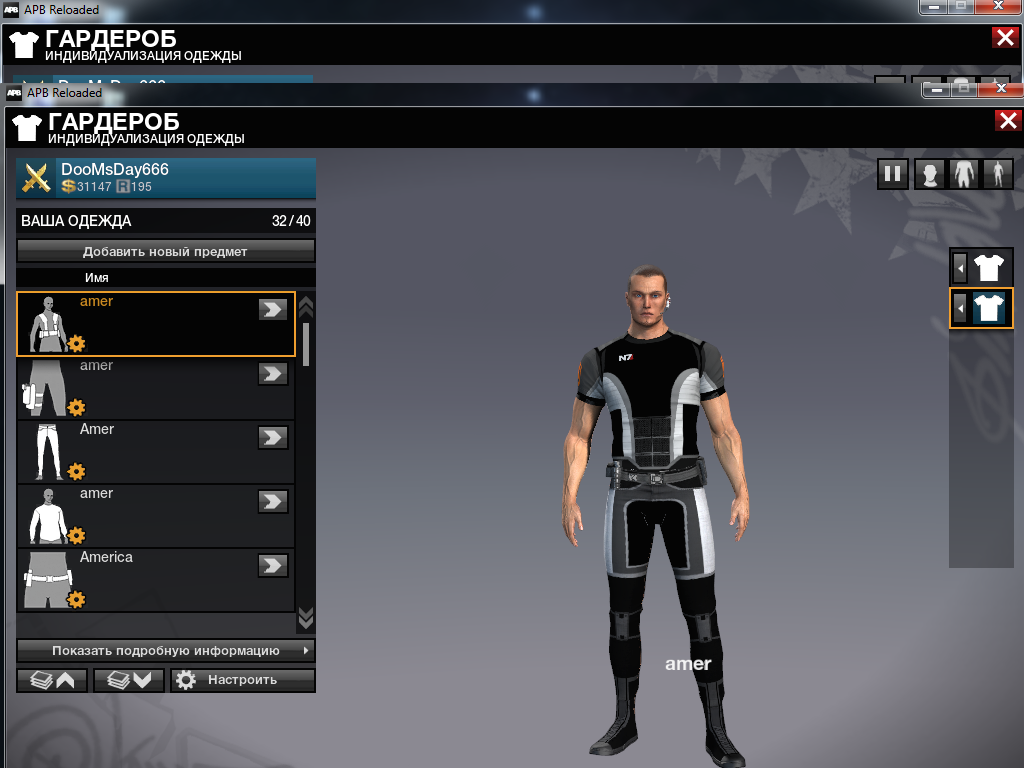Image resolution: width=1024 pixels, height=768 pixels.
Task: Pause the character preview rotation
Action: 892,174
